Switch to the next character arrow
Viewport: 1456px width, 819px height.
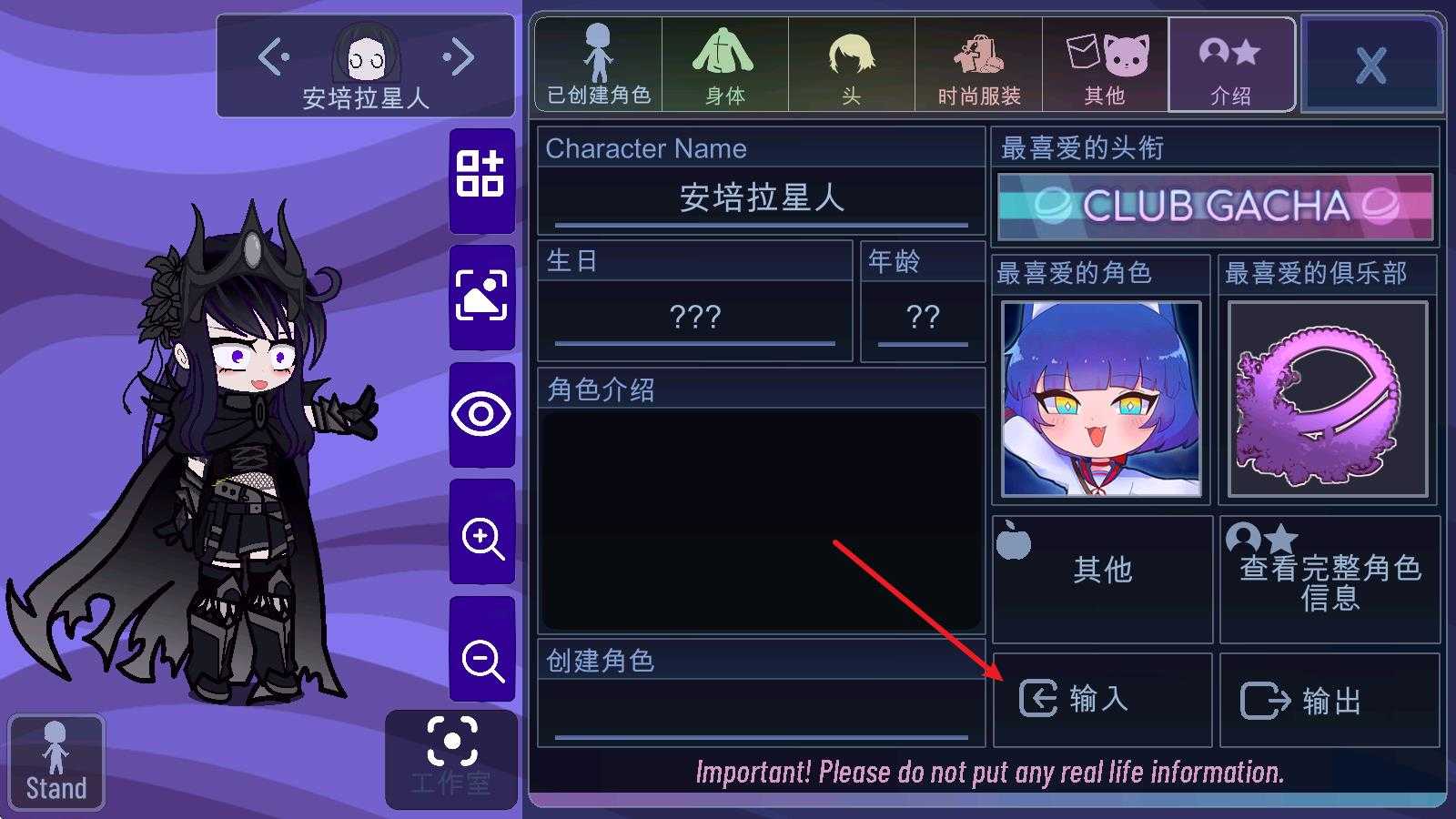point(460,57)
